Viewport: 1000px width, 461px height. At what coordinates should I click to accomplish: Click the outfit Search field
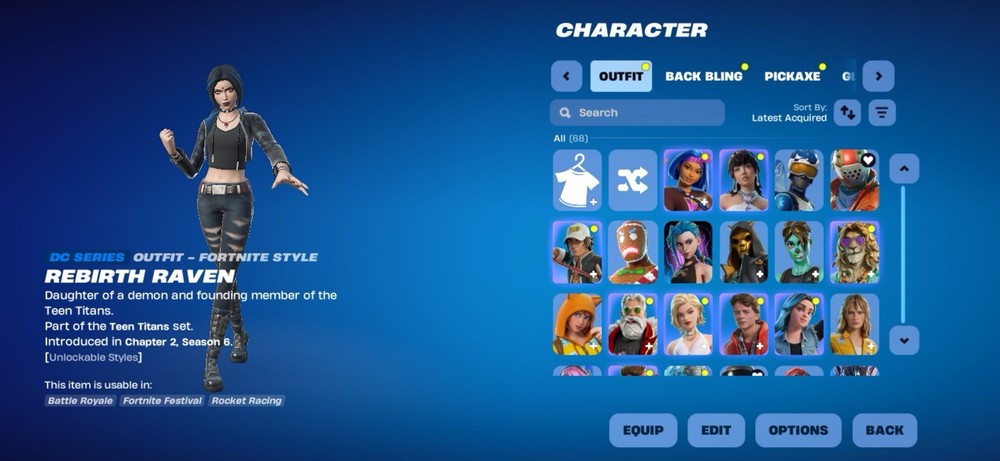tap(637, 113)
